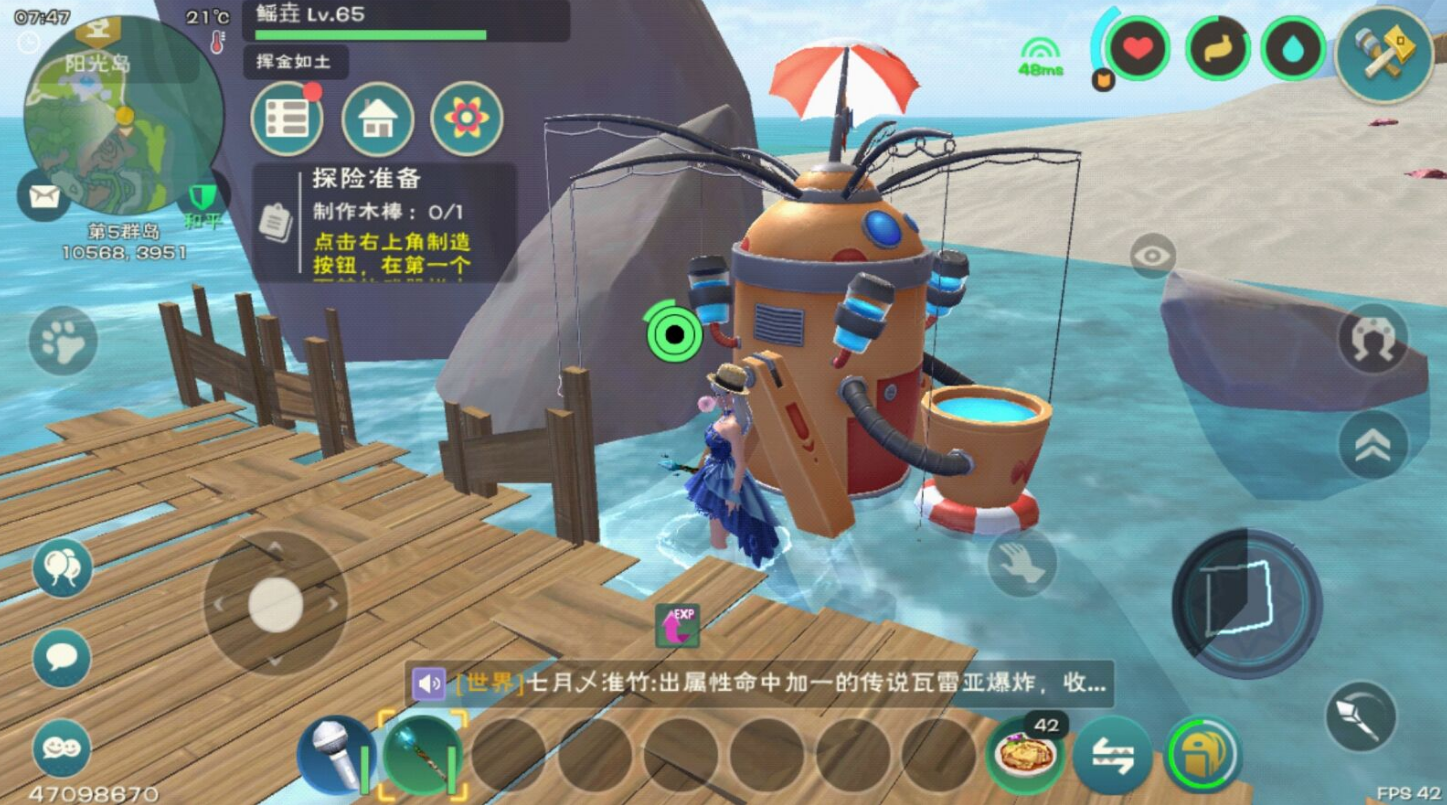Open the task list button with red dot
Viewport: 1447px width, 805px height.
click(287, 120)
